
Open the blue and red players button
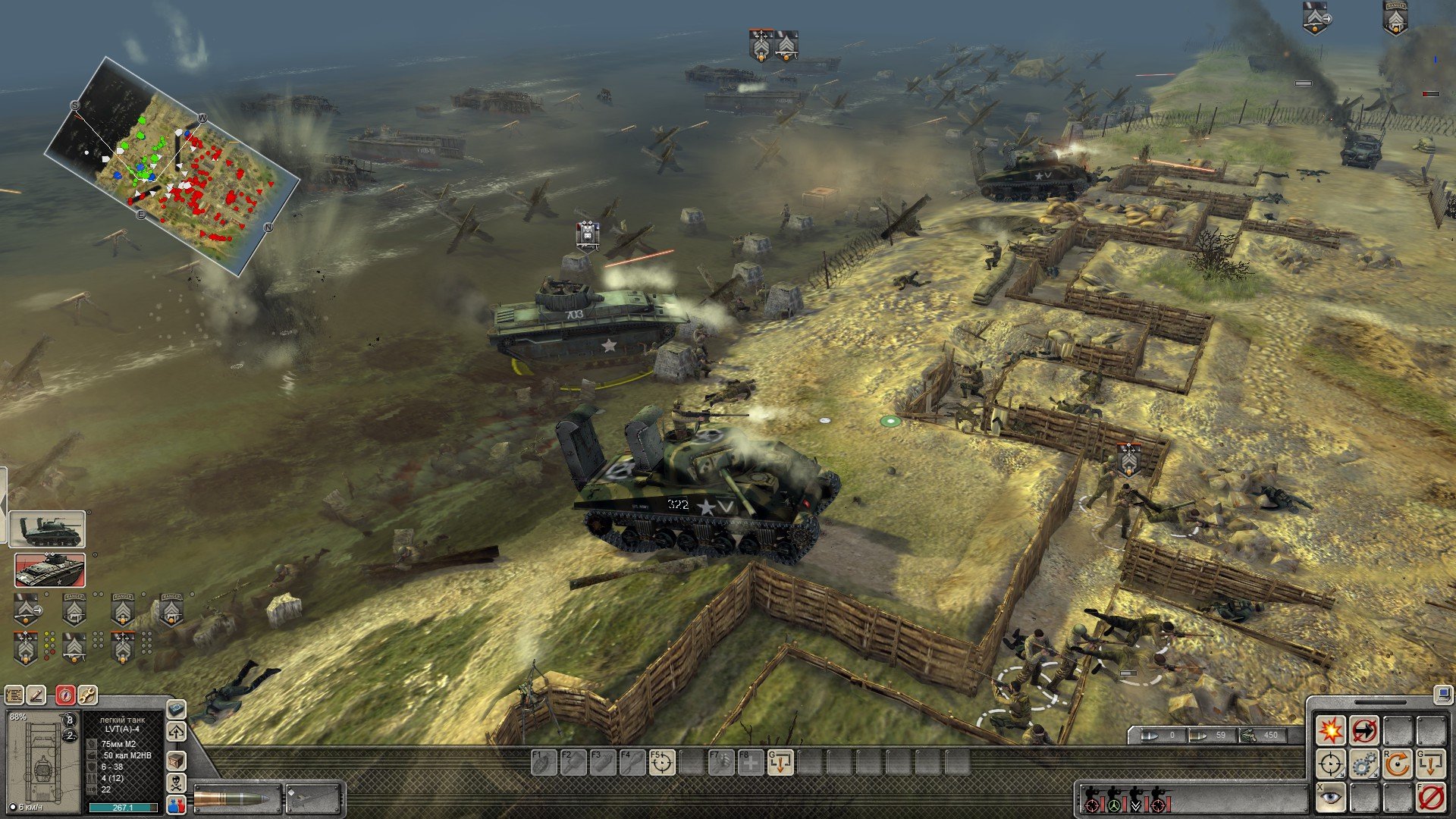(176, 805)
